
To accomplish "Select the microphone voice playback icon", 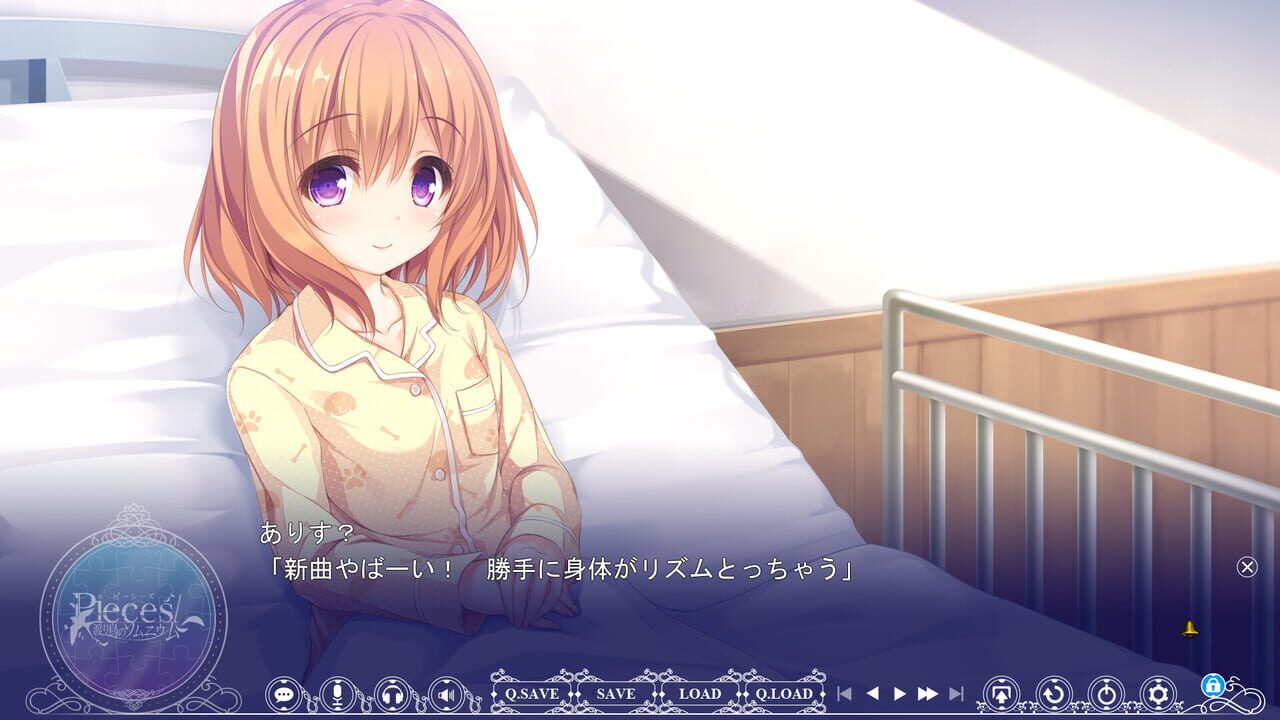I will [340, 693].
